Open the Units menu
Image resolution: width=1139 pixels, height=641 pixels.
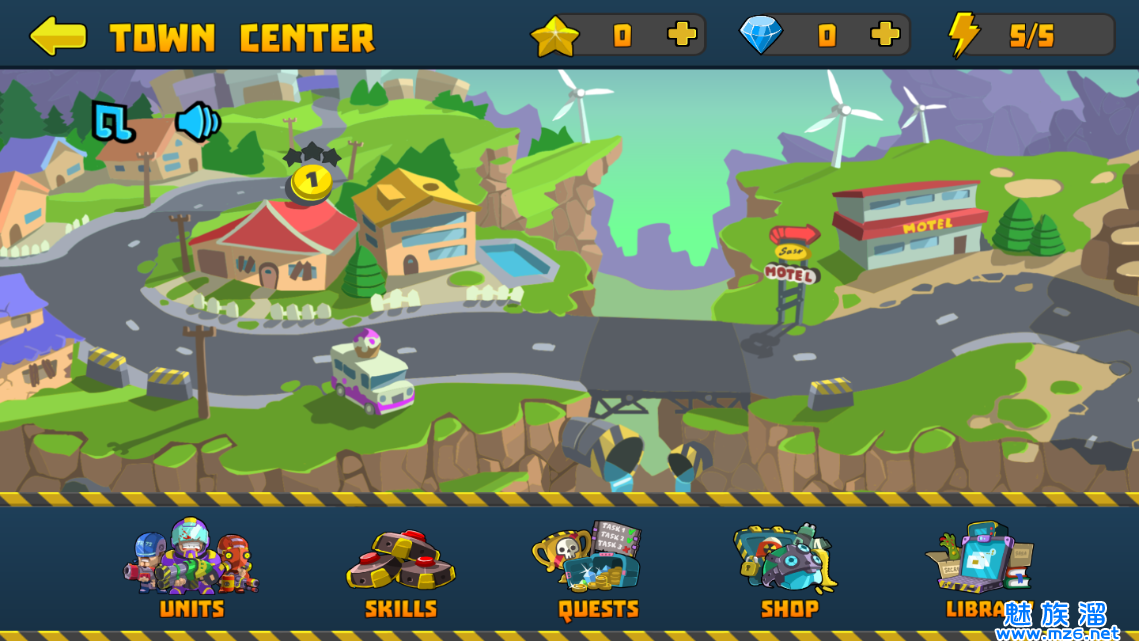(191, 569)
